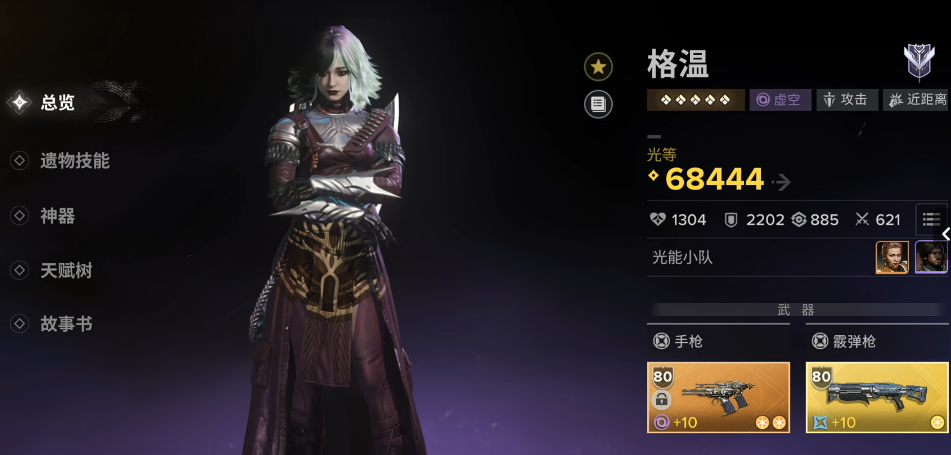Viewport: 951px width, 455px height.
Task: Select the 攻击 role tag
Action: (846, 100)
